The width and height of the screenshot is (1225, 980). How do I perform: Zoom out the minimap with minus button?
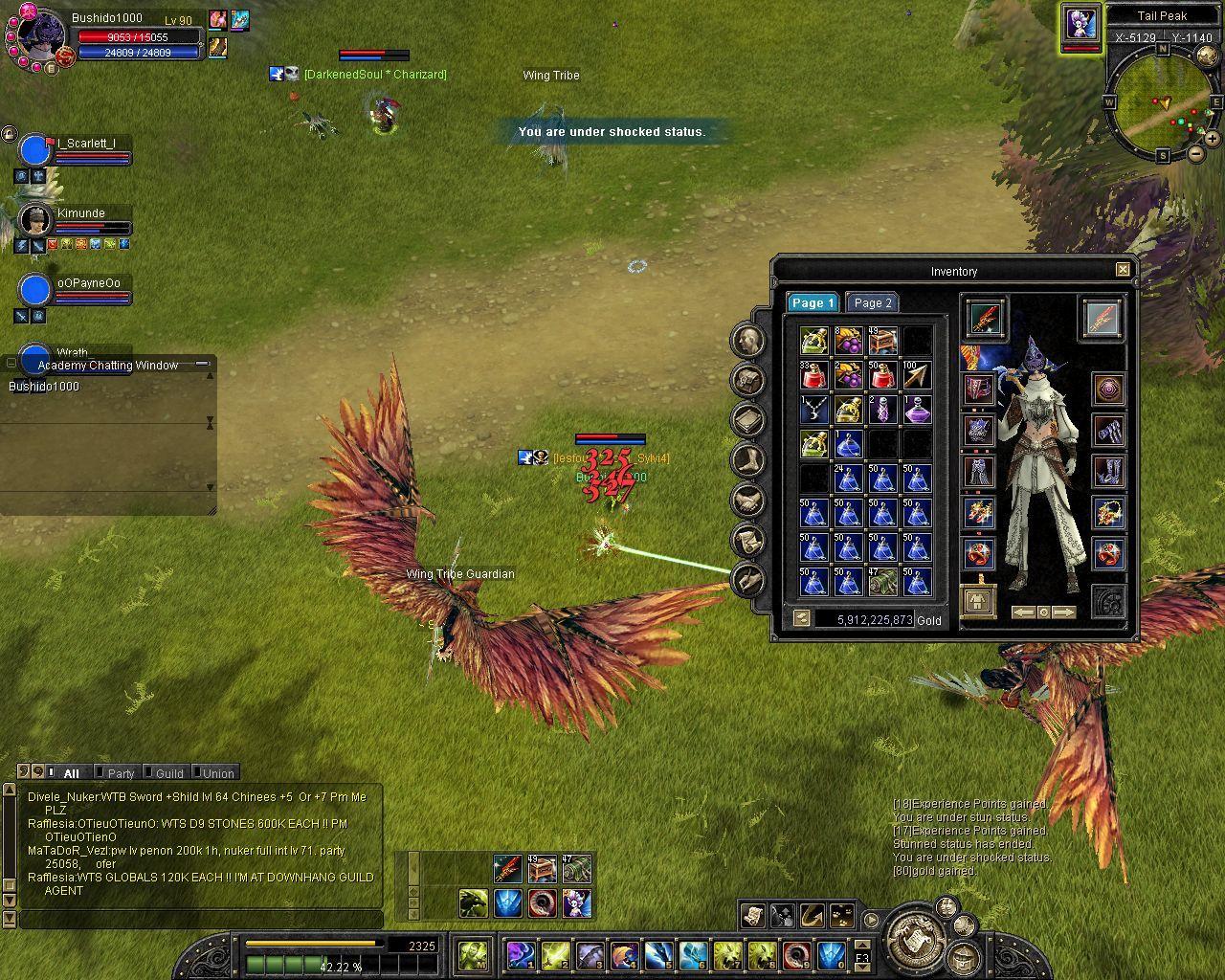pyautogui.click(x=1196, y=154)
